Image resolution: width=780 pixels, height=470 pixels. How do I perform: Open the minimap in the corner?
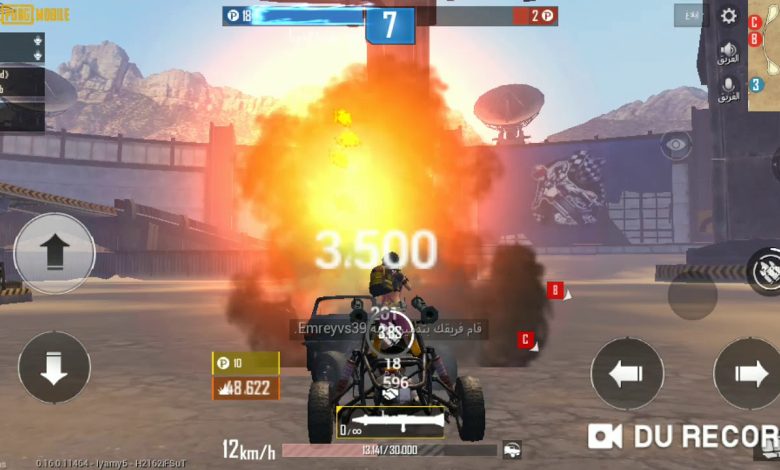click(764, 40)
